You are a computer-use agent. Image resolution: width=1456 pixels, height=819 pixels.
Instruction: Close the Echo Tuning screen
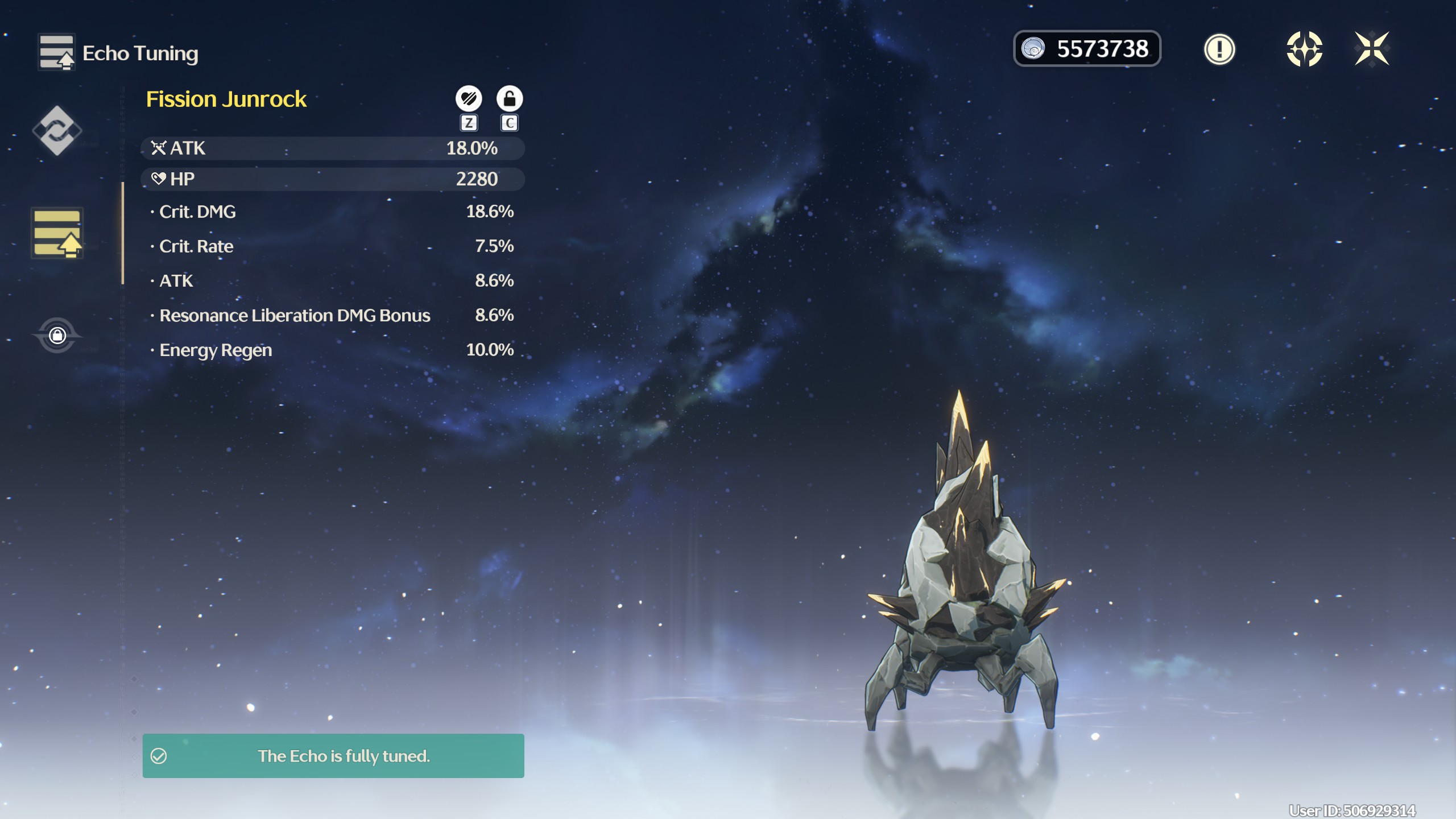[x=1371, y=49]
